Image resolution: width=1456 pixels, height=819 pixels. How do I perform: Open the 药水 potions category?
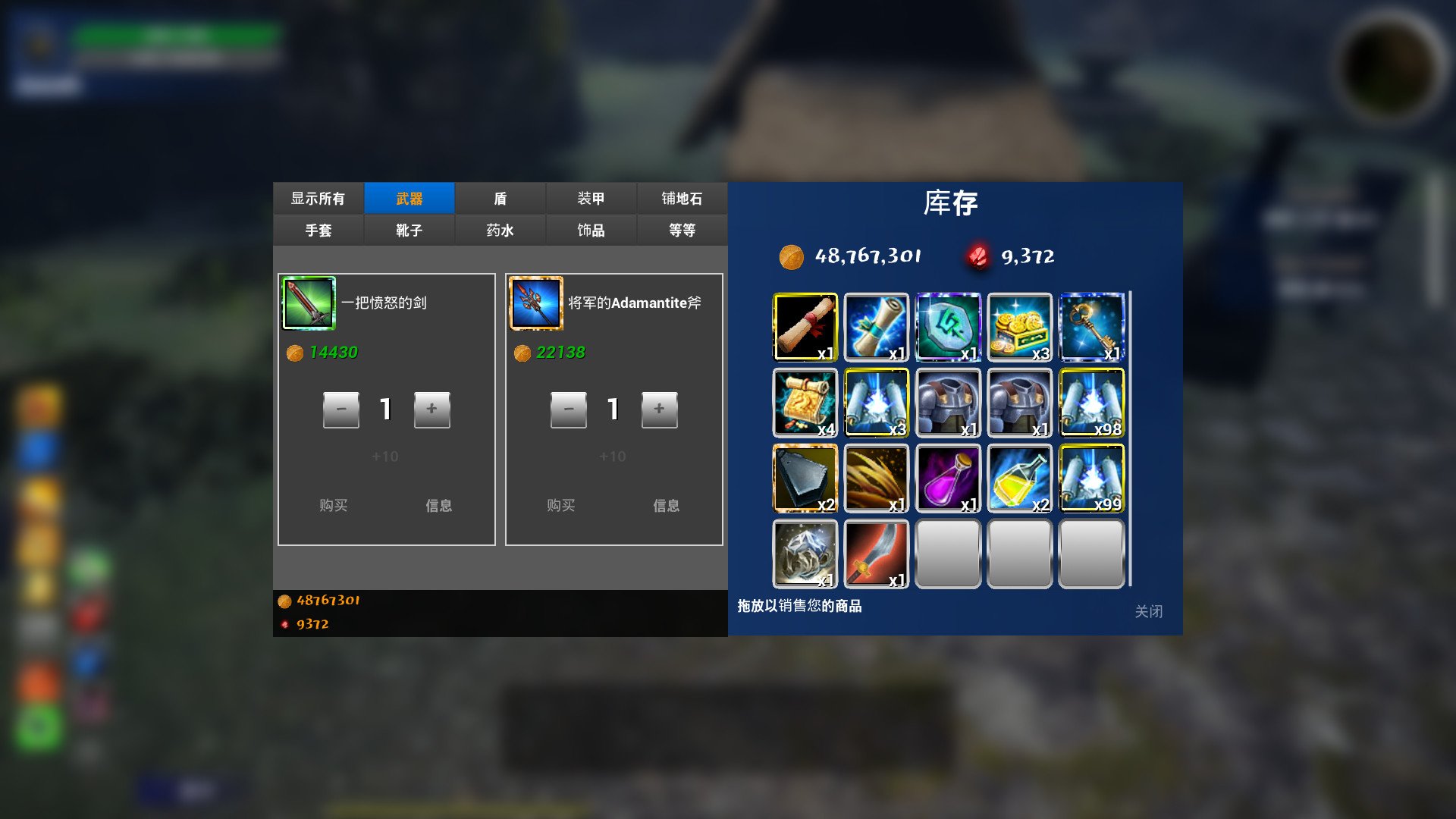[500, 230]
